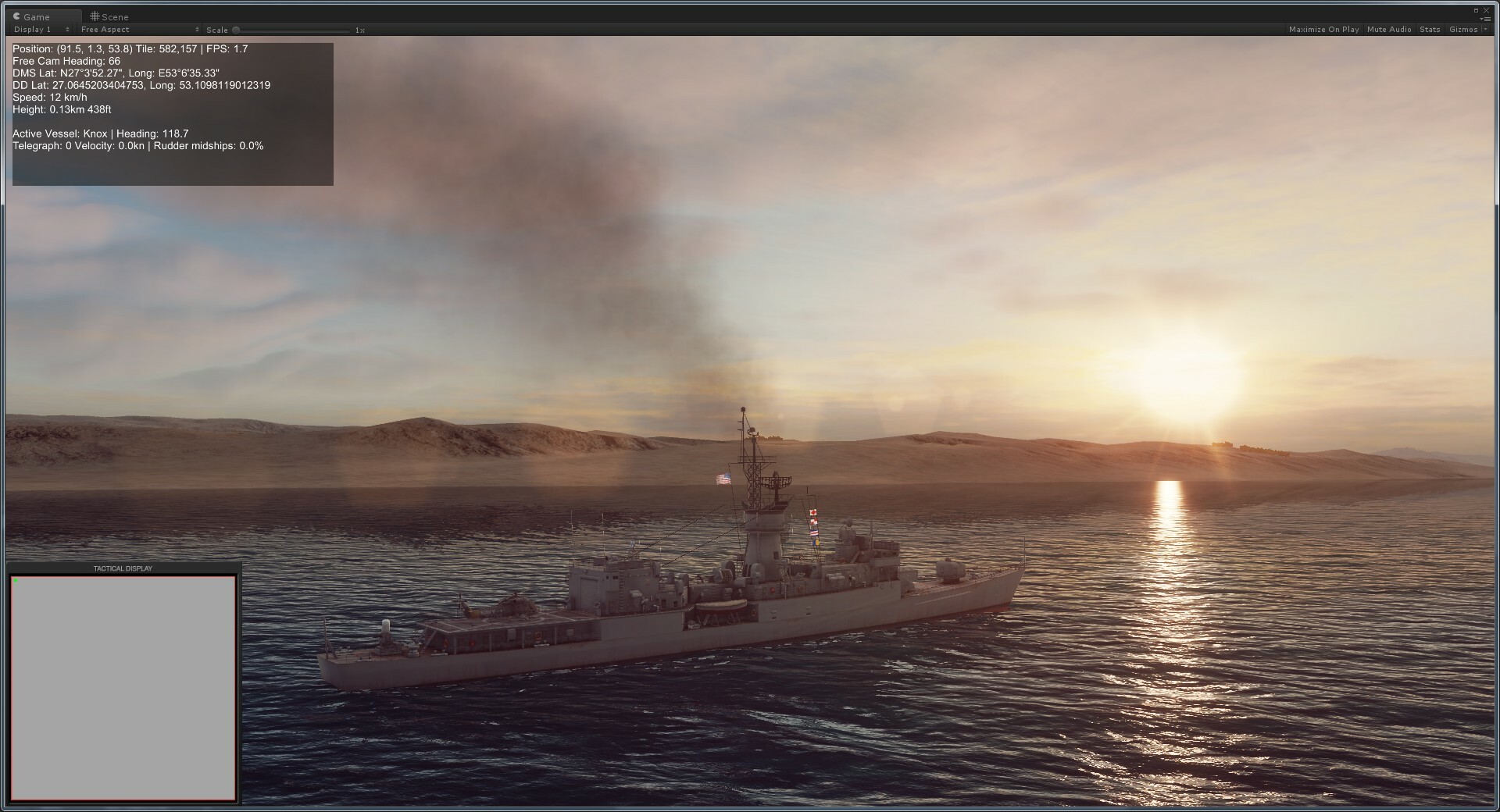The image size is (1500, 812).
Task: Click the maximize window icon
Action: (1477, 11)
